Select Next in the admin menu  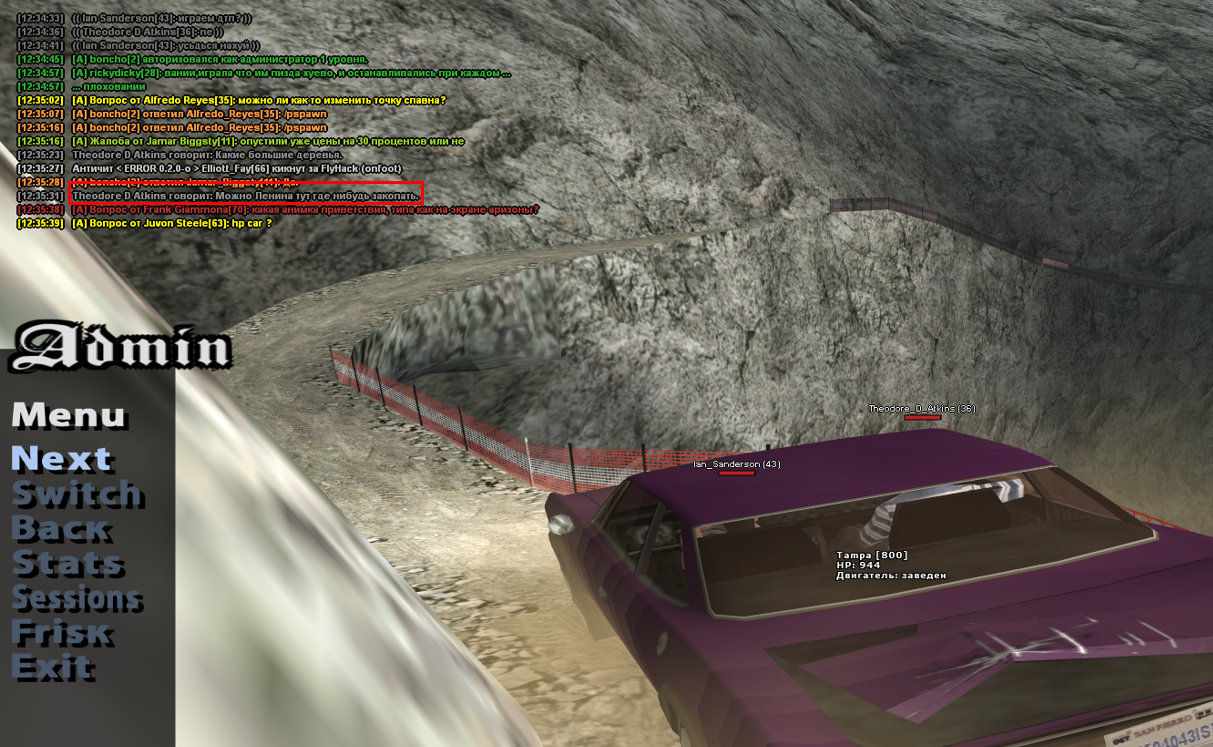(60, 458)
